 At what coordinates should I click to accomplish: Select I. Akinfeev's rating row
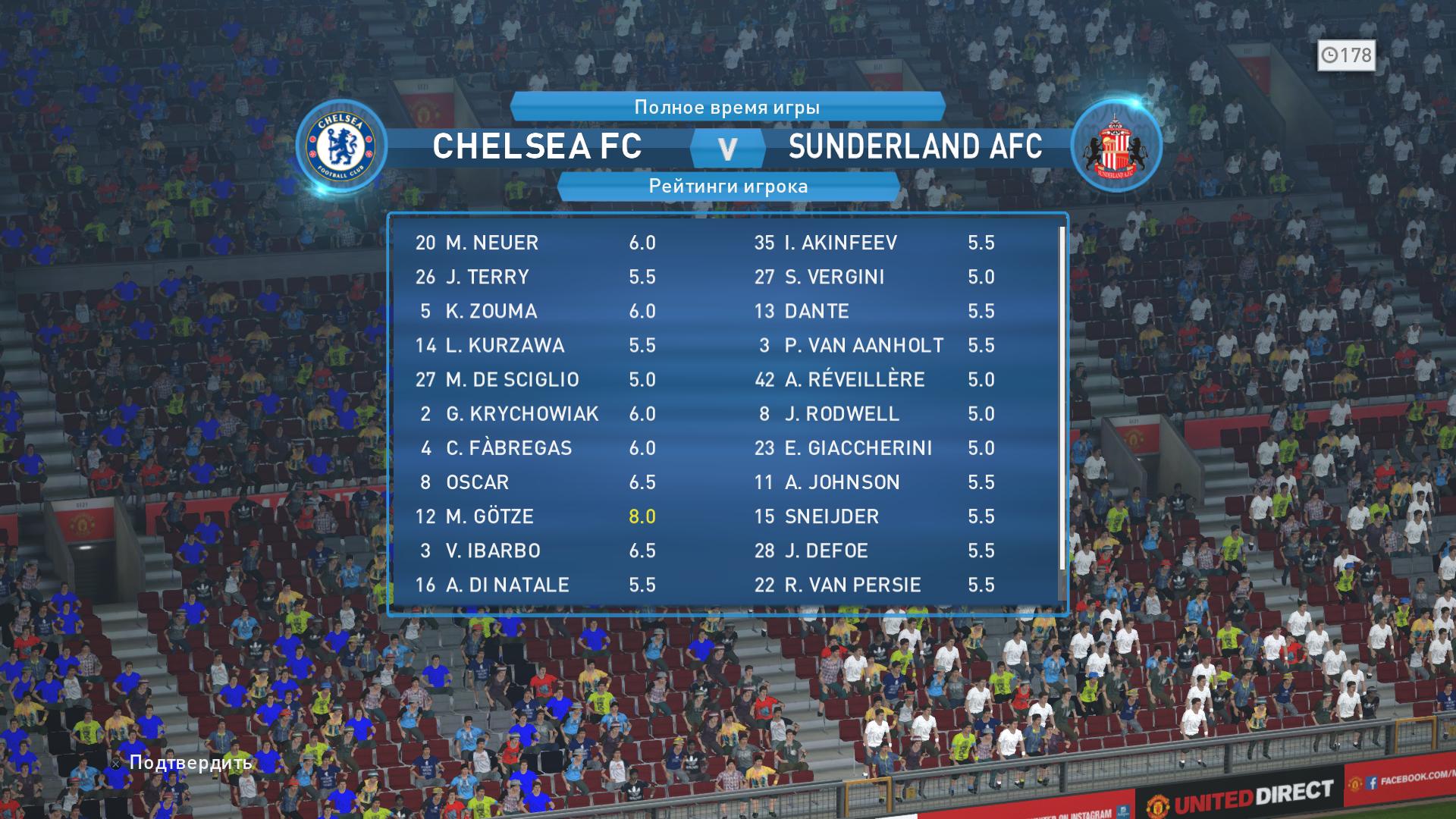(x=872, y=243)
